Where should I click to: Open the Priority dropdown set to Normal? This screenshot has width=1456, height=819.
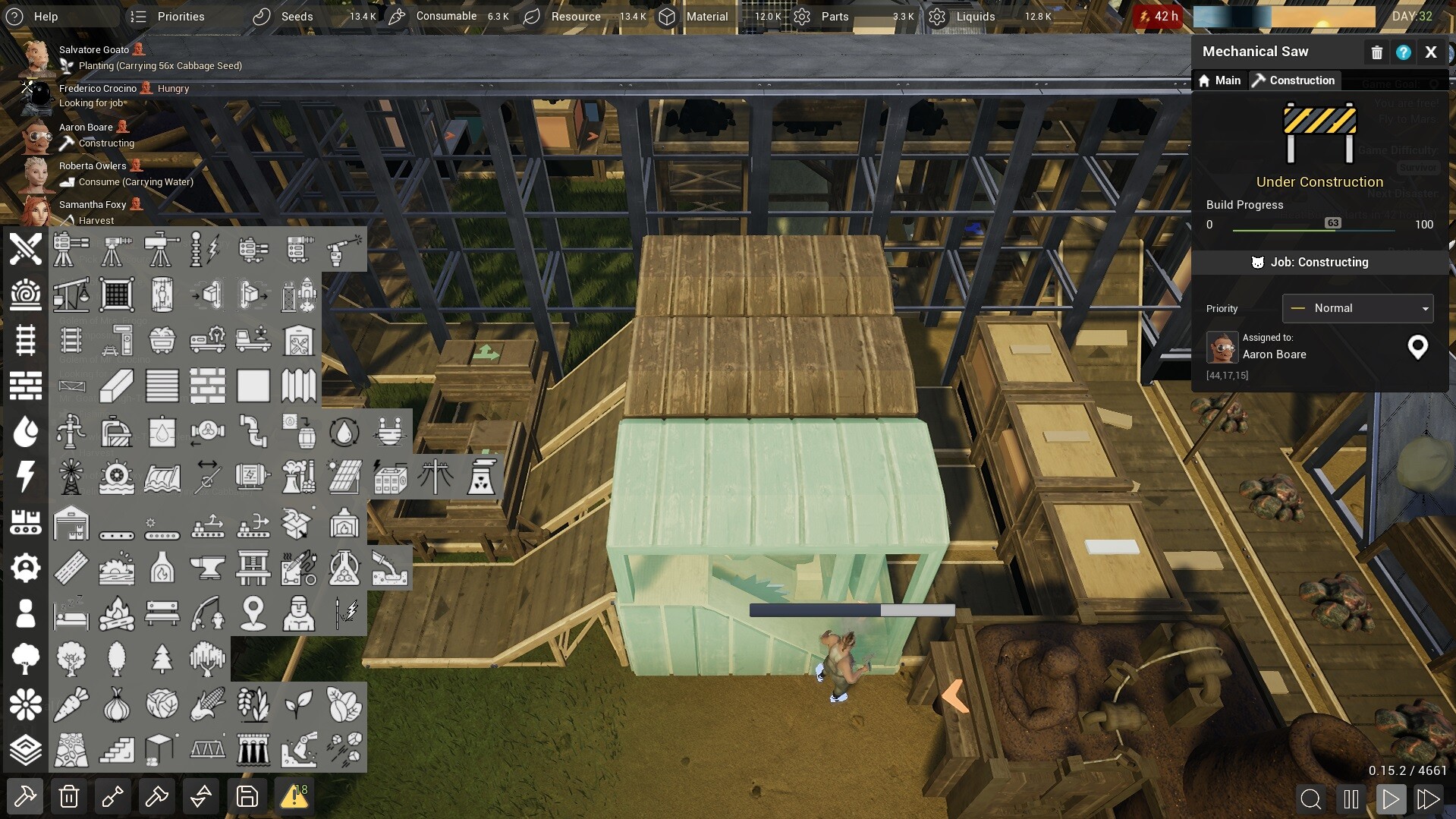point(1357,308)
